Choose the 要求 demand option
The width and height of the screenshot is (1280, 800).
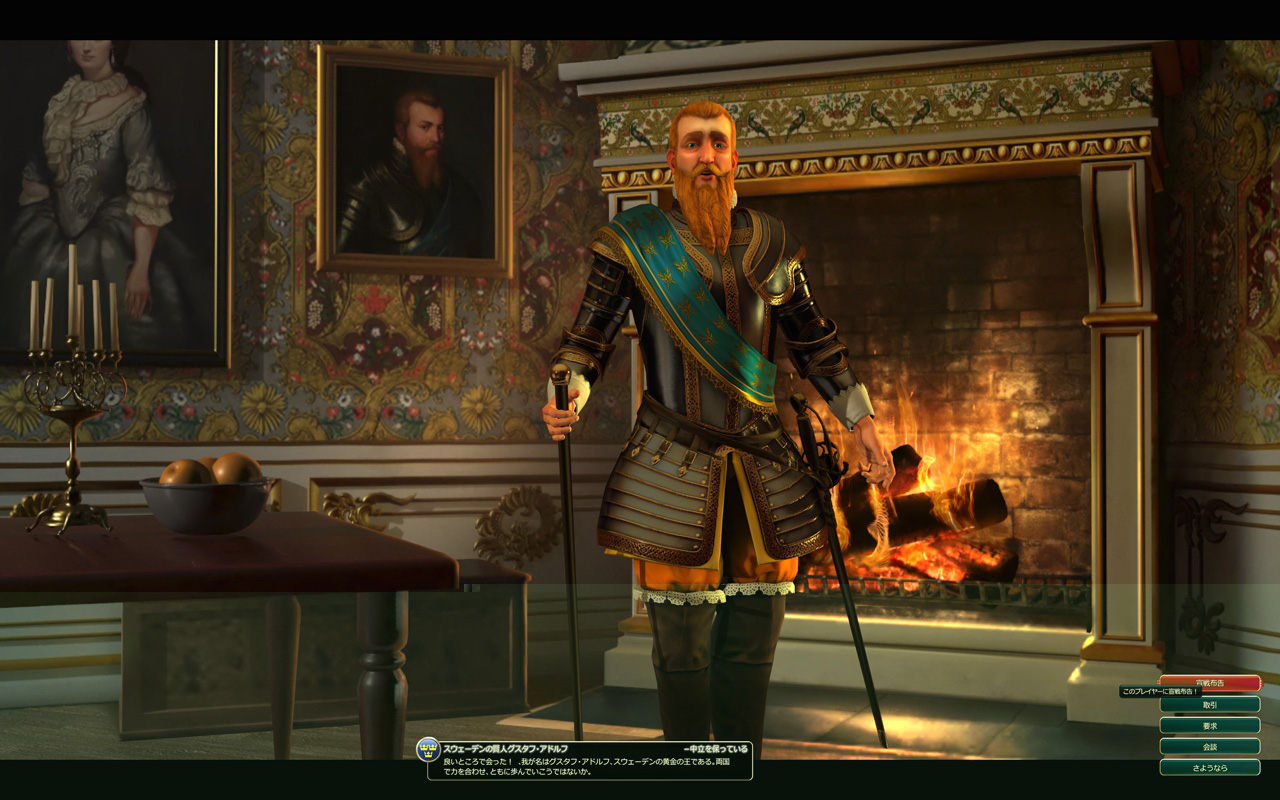point(1209,725)
